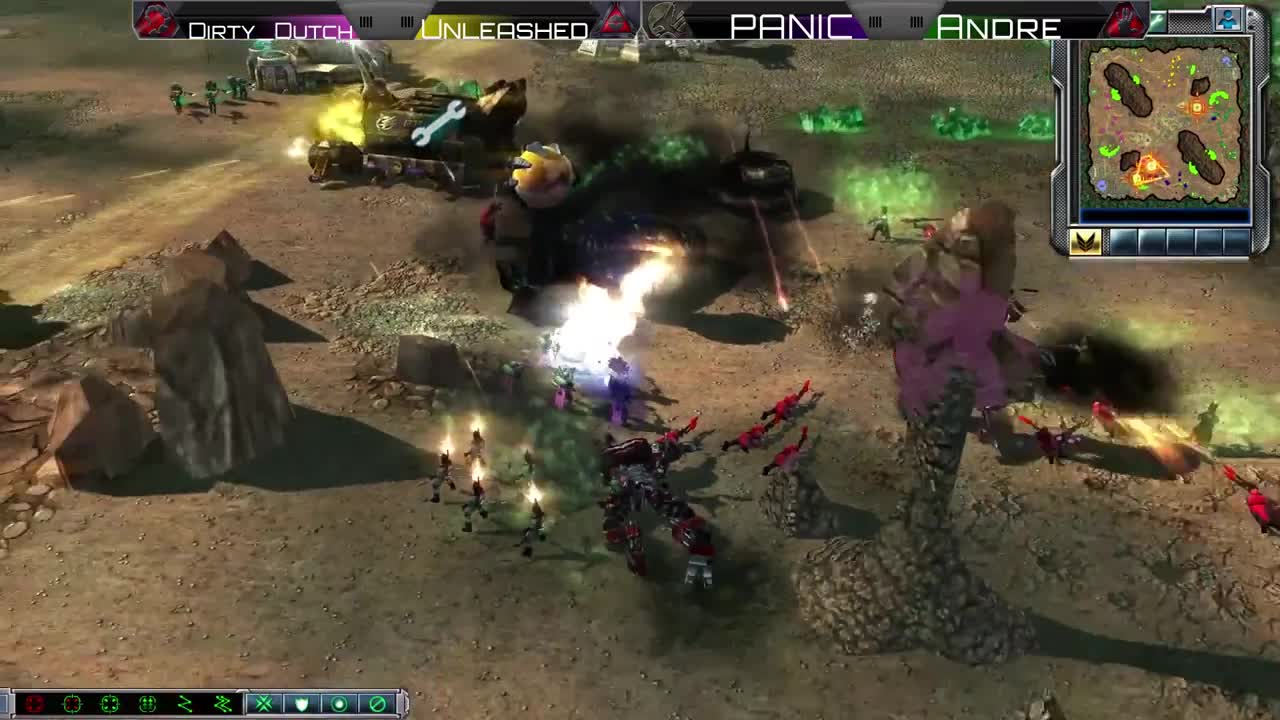
Task: Click the gold double-chevron under the minimap
Action: pyautogui.click(x=1086, y=242)
